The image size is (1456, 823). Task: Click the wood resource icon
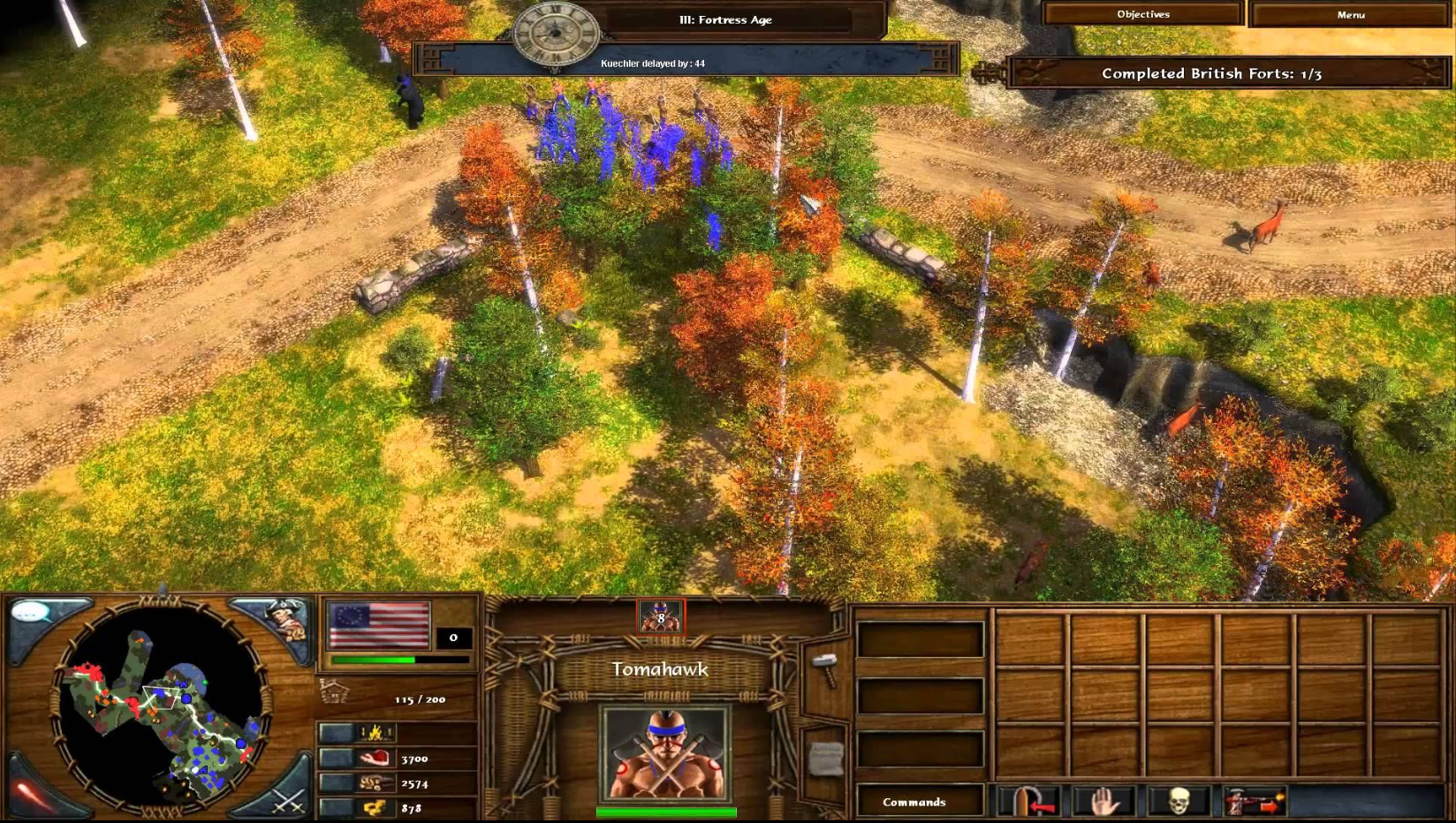(x=374, y=783)
